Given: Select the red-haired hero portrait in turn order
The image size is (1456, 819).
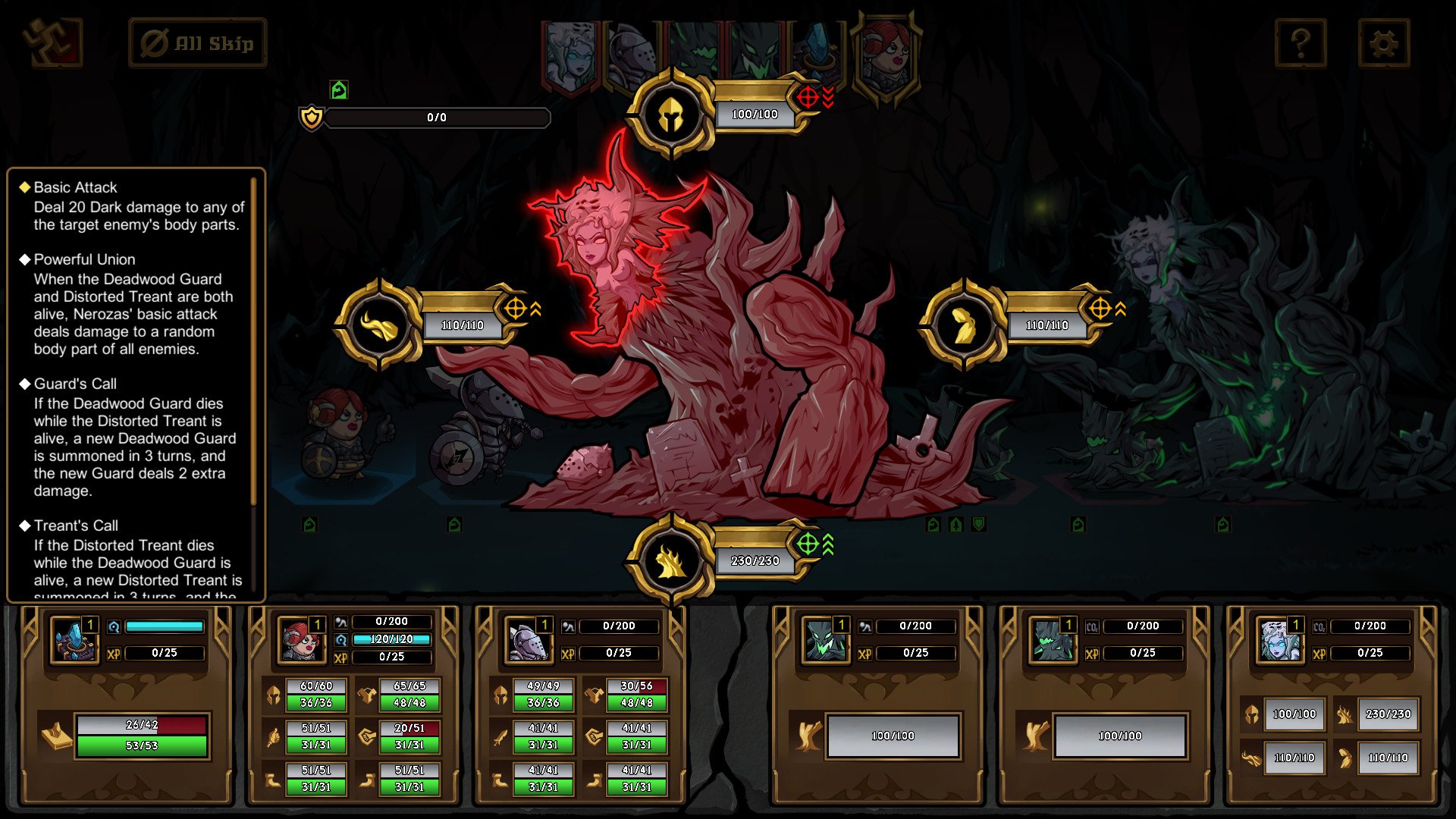Looking at the screenshot, I should click(886, 53).
